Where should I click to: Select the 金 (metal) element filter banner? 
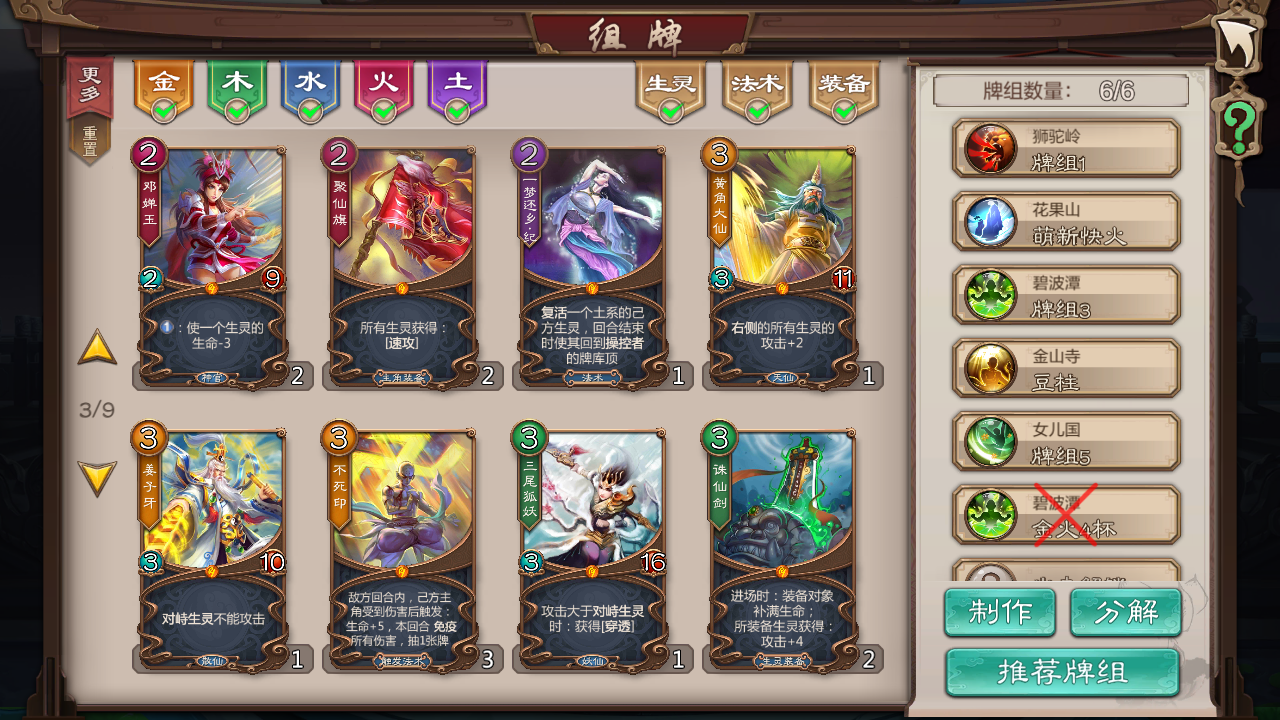[x=165, y=82]
